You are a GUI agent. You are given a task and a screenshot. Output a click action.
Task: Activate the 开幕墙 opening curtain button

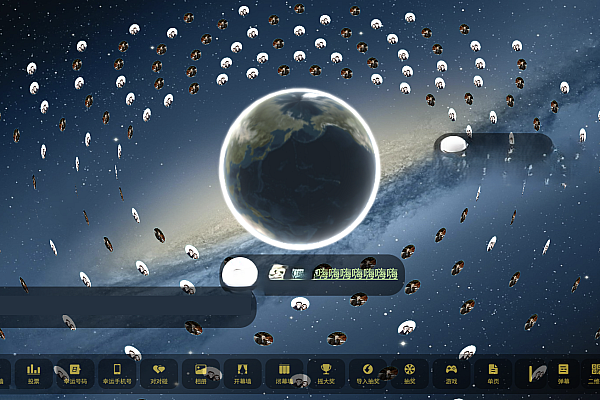pyautogui.click(x=243, y=372)
